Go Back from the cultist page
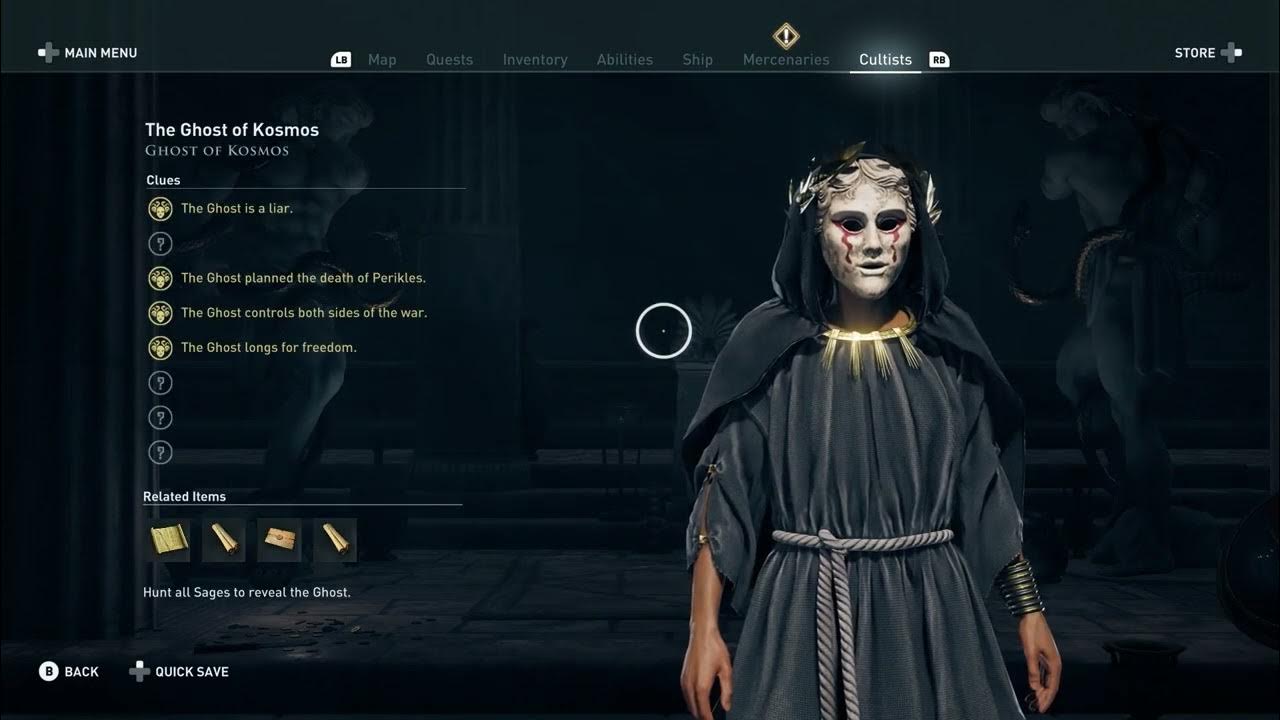The width and height of the screenshot is (1280, 720). pyautogui.click(x=69, y=672)
